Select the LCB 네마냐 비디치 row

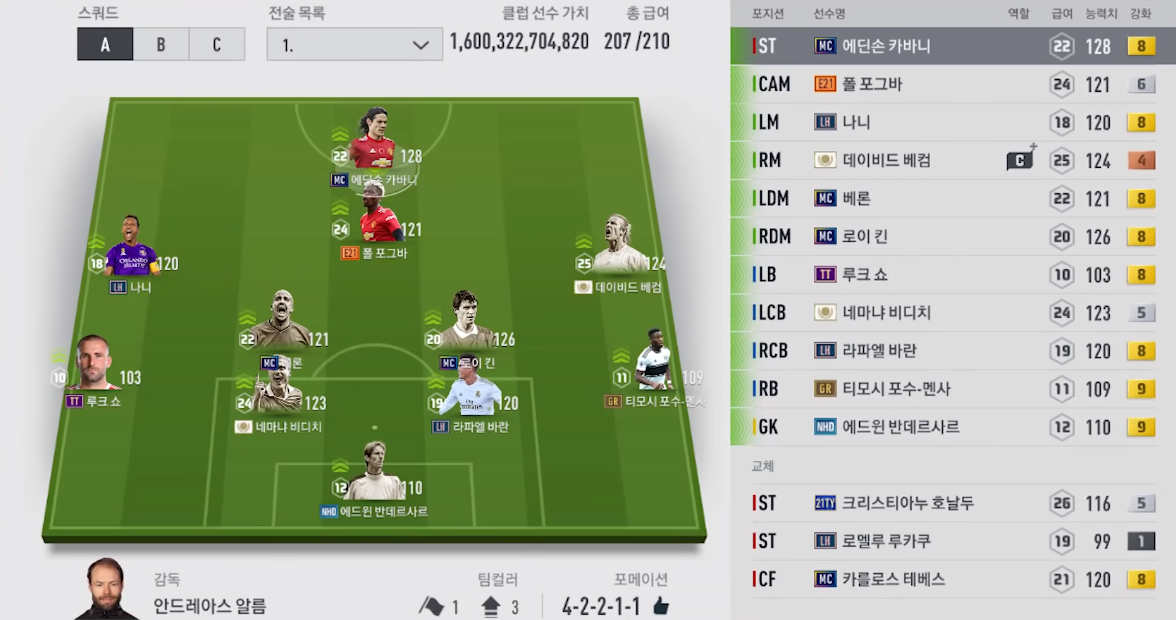[x=952, y=312]
